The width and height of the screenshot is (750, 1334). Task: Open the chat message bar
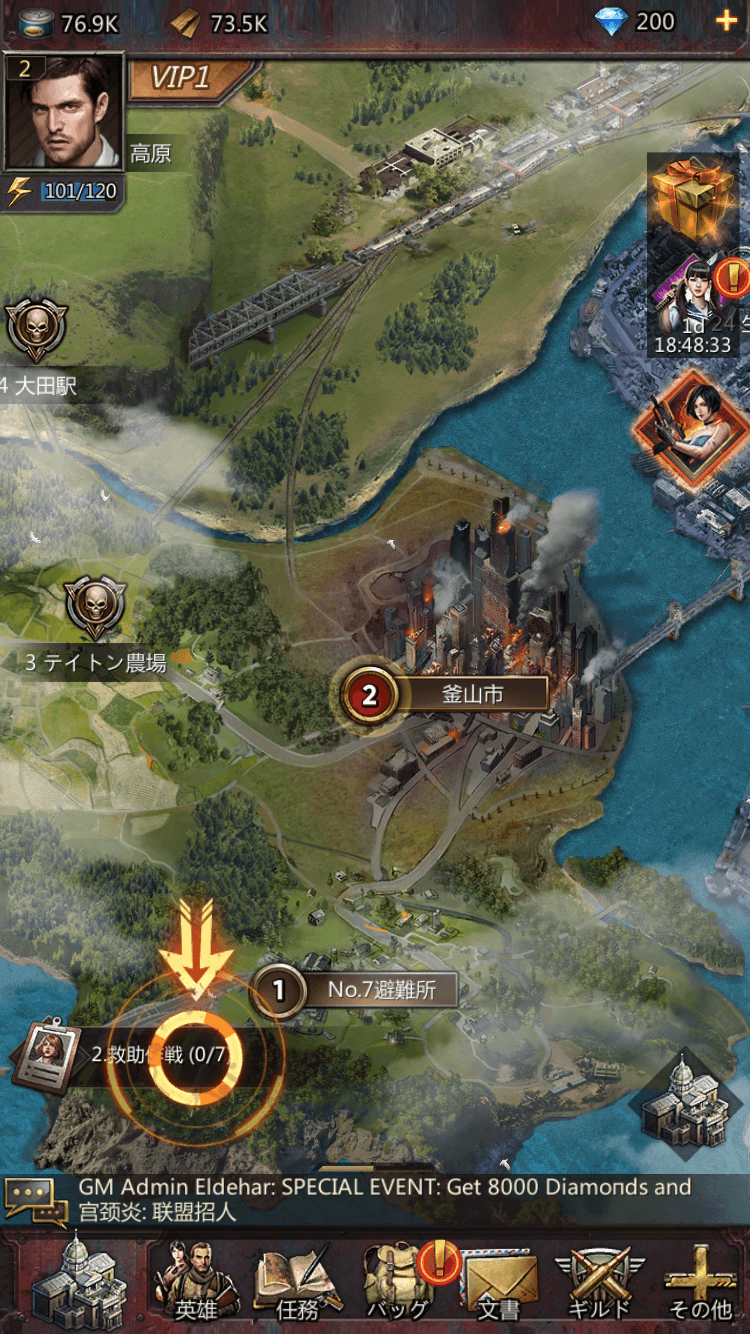tap(375, 1200)
